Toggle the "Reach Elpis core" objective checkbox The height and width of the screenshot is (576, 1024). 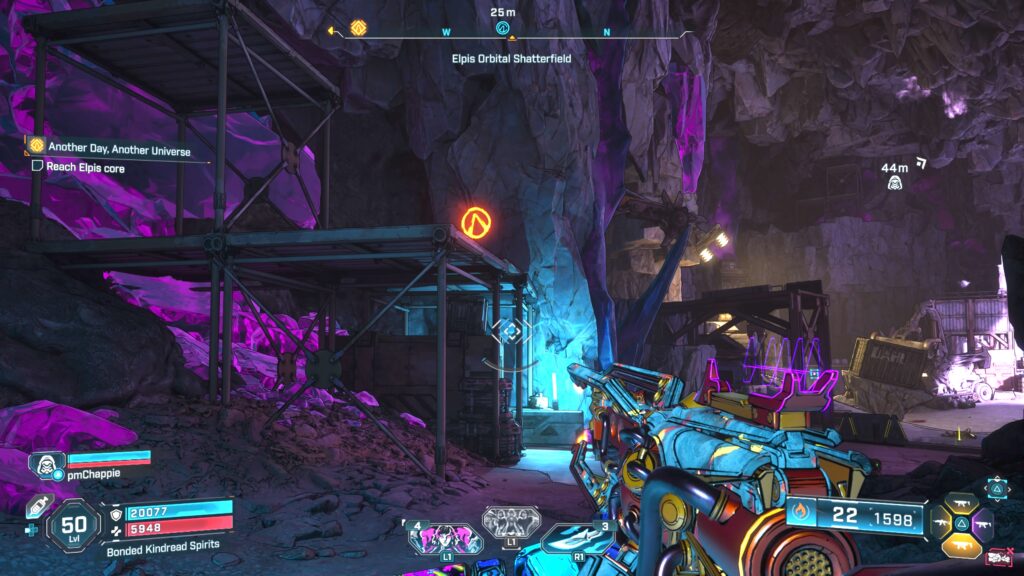(37, 167)
